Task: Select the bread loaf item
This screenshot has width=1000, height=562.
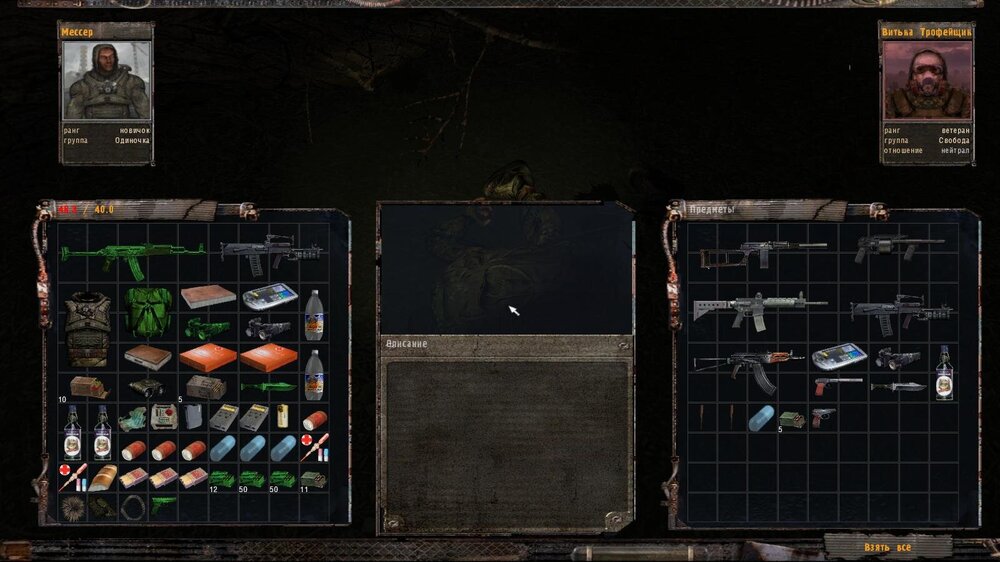Action: [102, 477]
